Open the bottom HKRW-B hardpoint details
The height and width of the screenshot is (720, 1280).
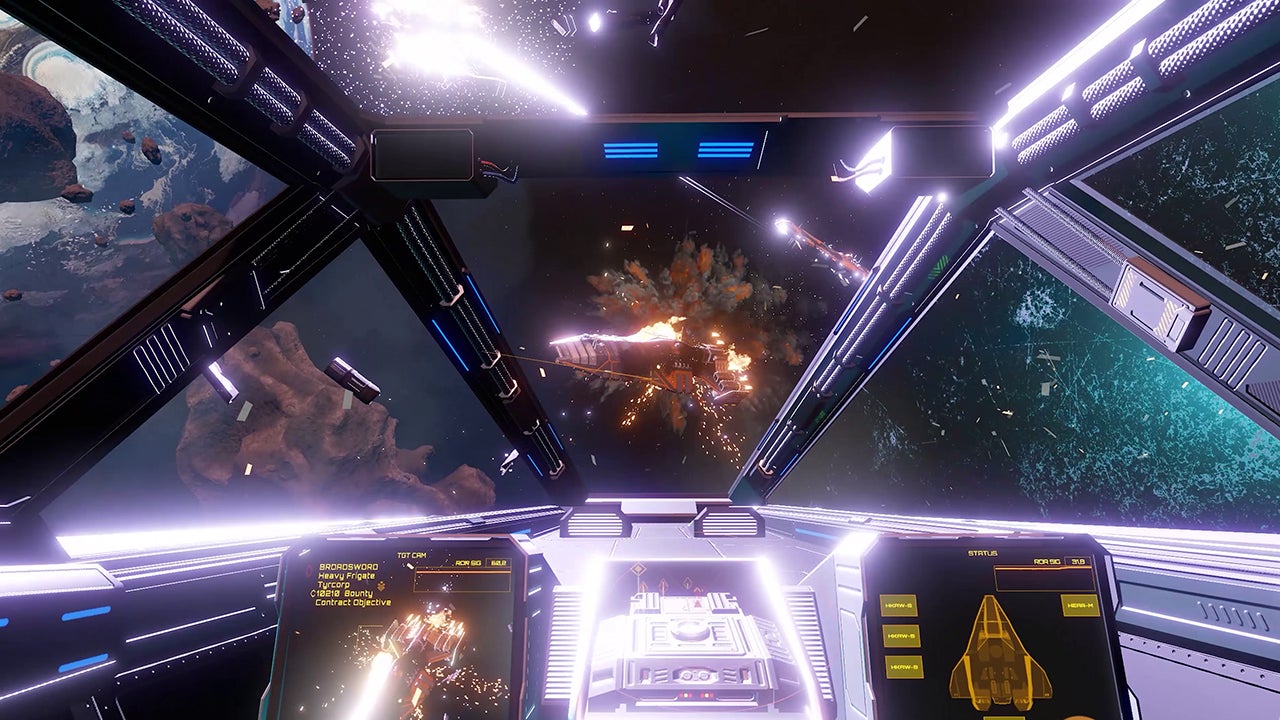(x=905, y=667)
